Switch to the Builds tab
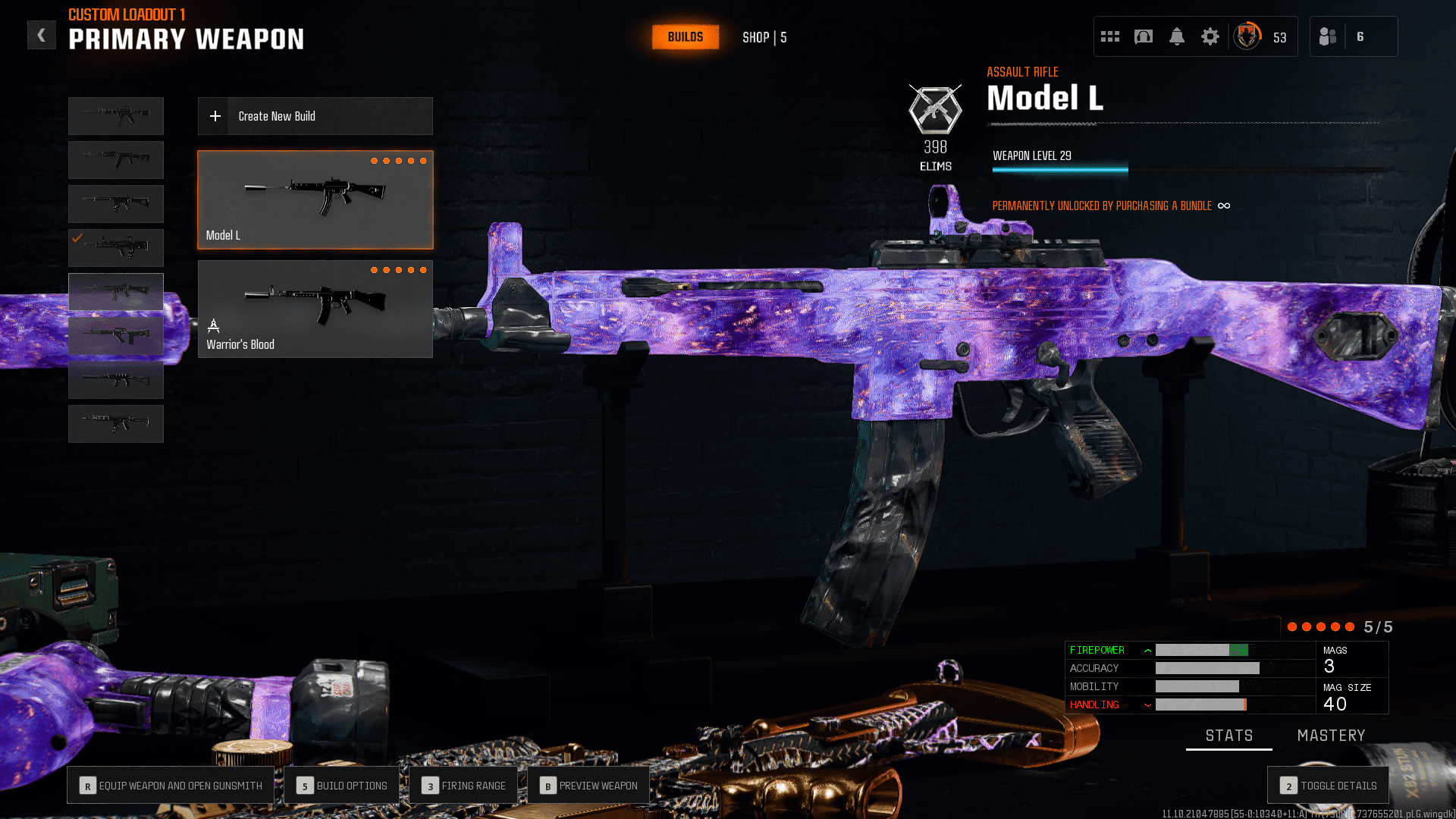Screen dimensions: 1456x819 point(685,37)
